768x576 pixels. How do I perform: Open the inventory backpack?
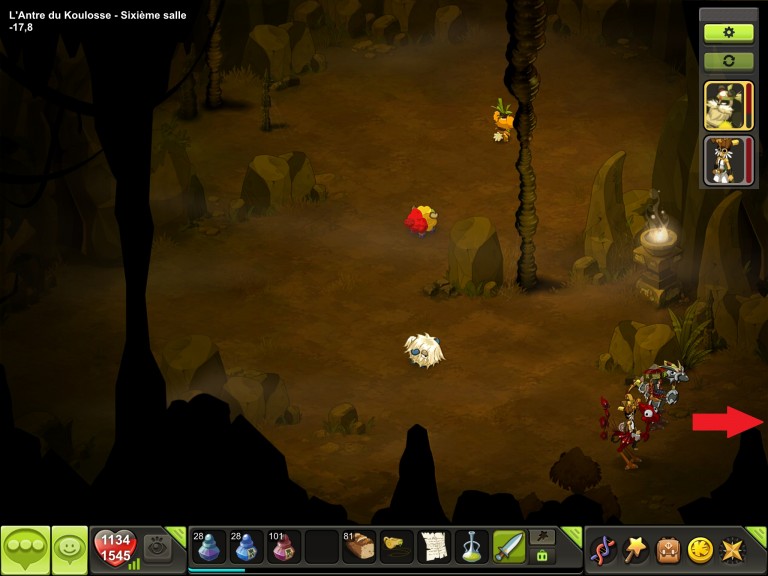[667, 549]
